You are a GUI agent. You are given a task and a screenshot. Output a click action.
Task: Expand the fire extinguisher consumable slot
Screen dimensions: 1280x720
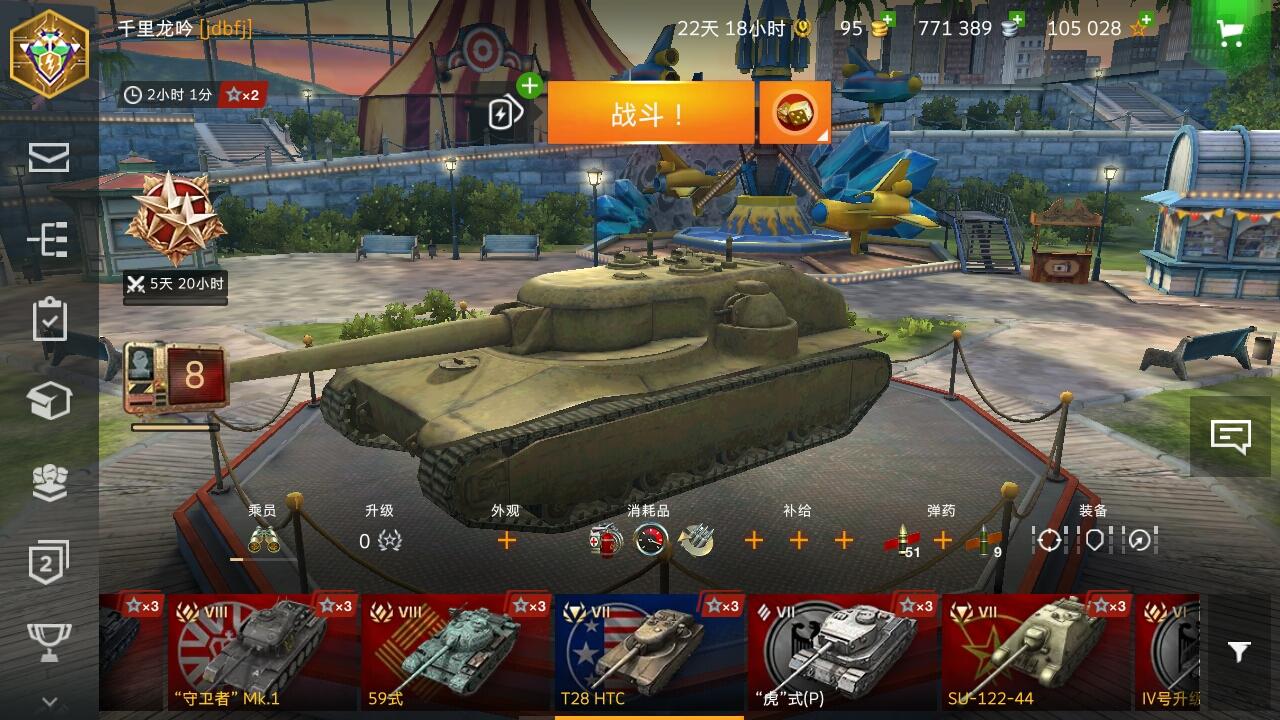pyautogui.click(x=607, y=543)
